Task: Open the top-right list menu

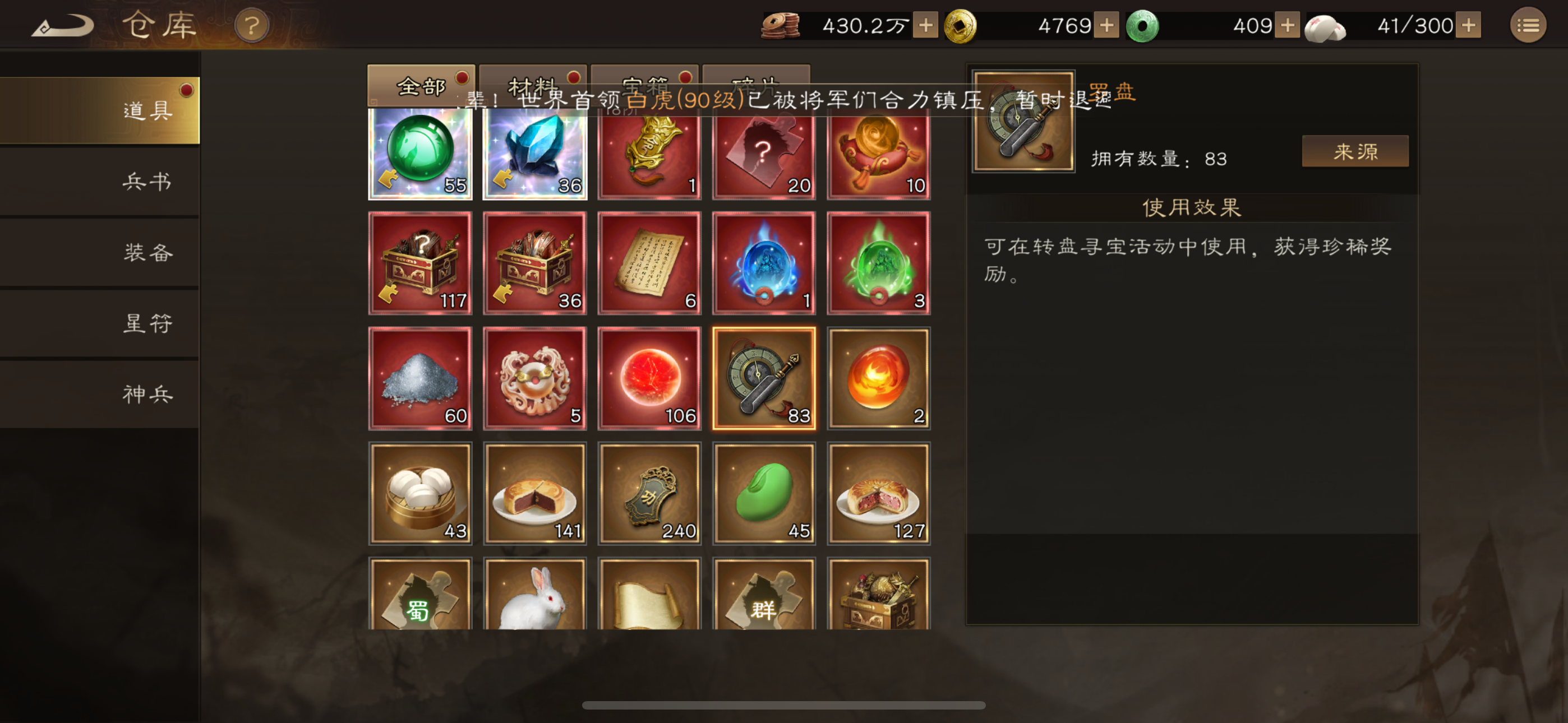Action: pos(1529,25)
